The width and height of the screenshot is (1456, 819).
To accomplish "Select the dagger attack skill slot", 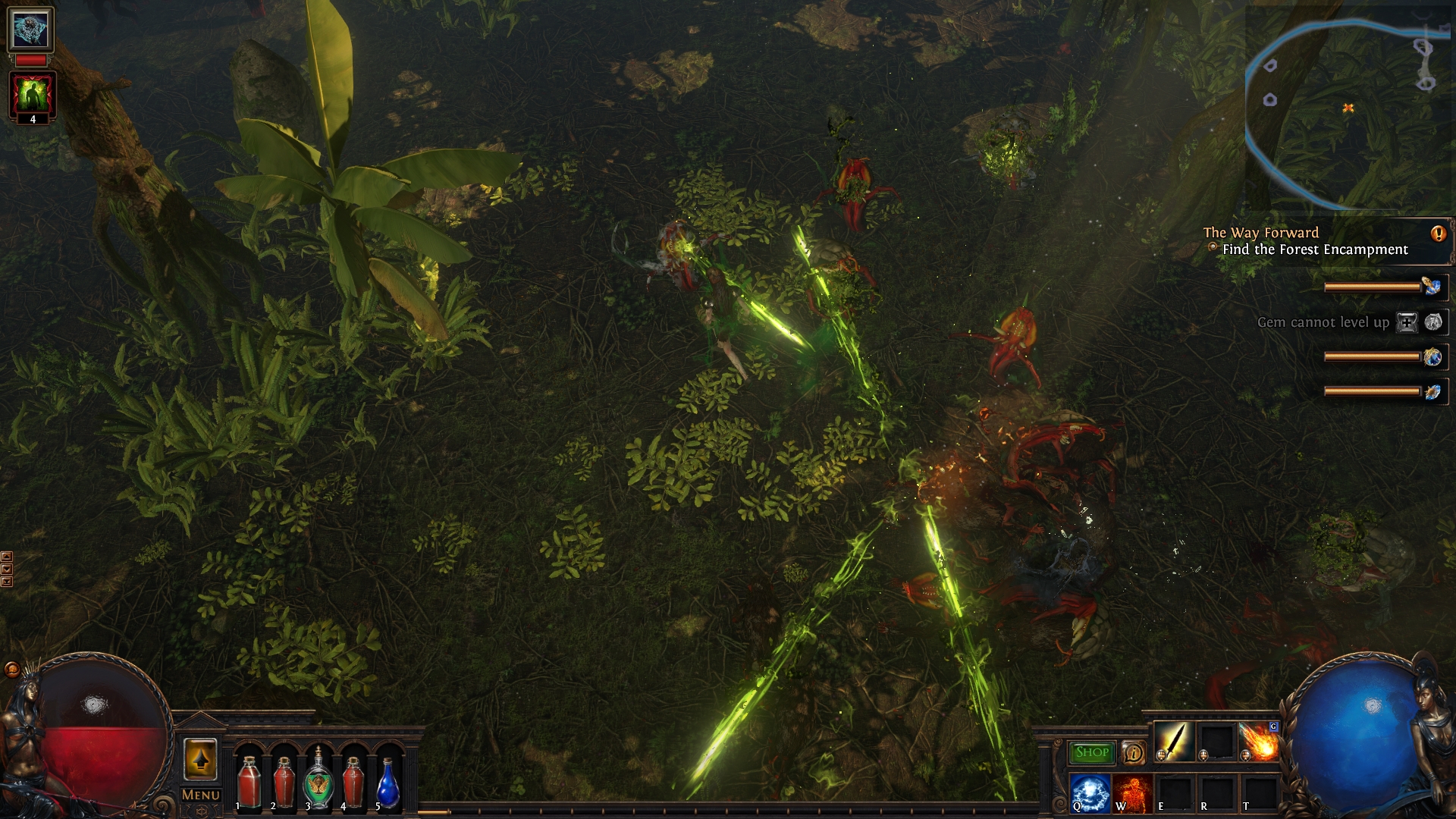I will pyautogui.click(x=1174, y=741).
